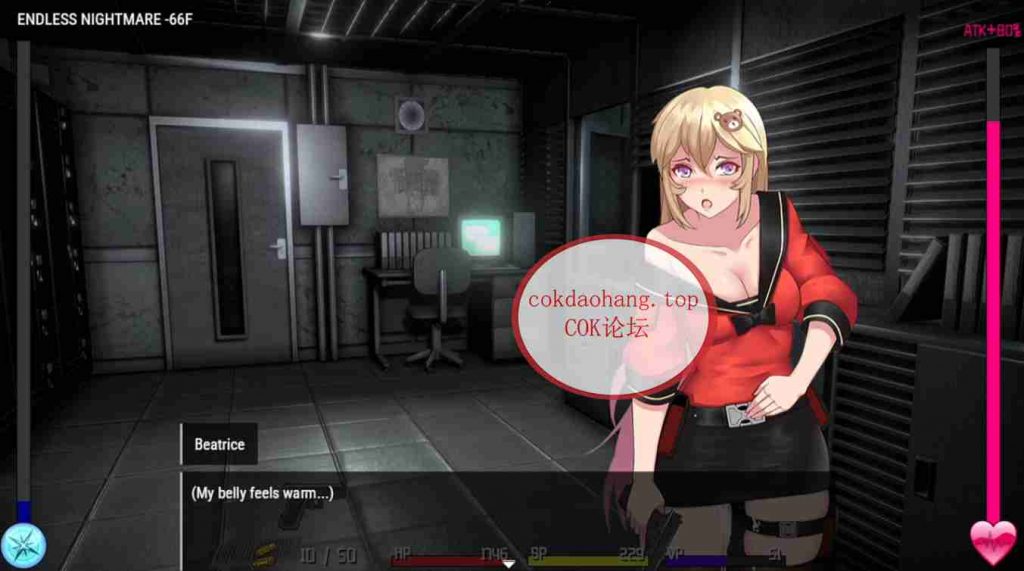1024x571 pixels.
Task: Click the pink heartbeat heart icon
Action: point(992,542)
